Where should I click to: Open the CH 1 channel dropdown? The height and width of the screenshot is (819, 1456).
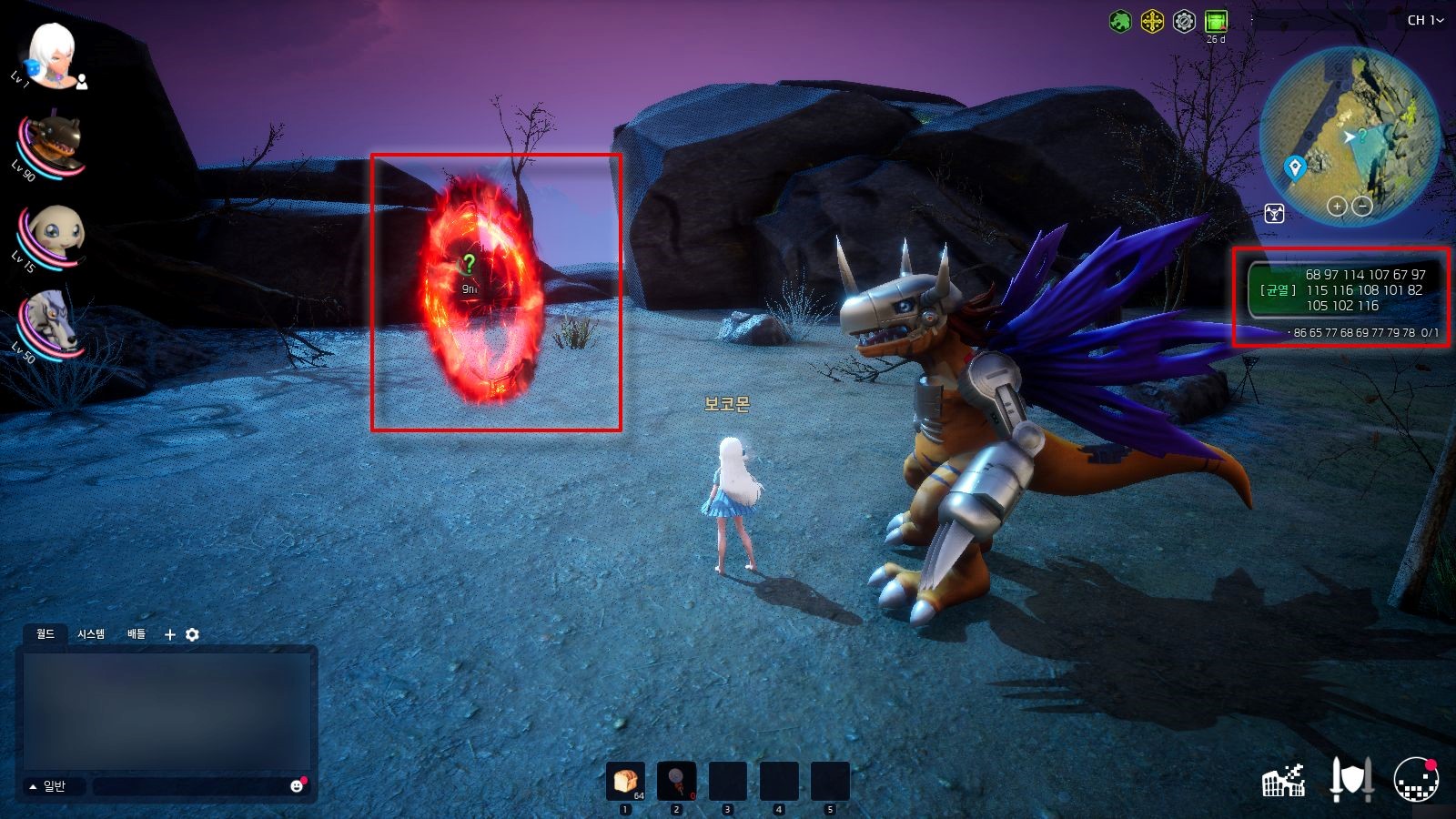pyautogui.click(x=1425, y=20)
